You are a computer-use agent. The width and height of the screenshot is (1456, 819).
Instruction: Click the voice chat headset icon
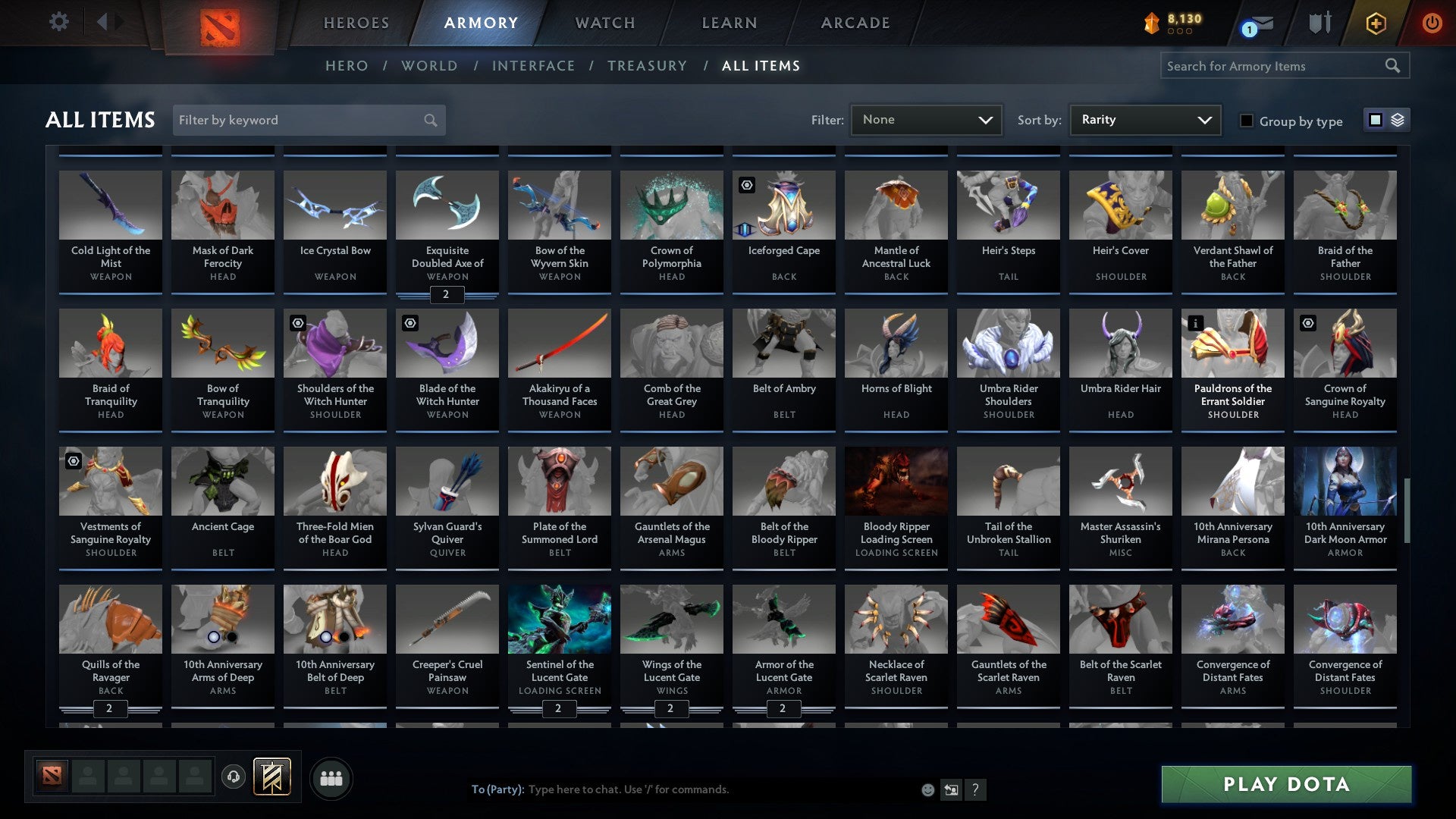pos(233,777)
